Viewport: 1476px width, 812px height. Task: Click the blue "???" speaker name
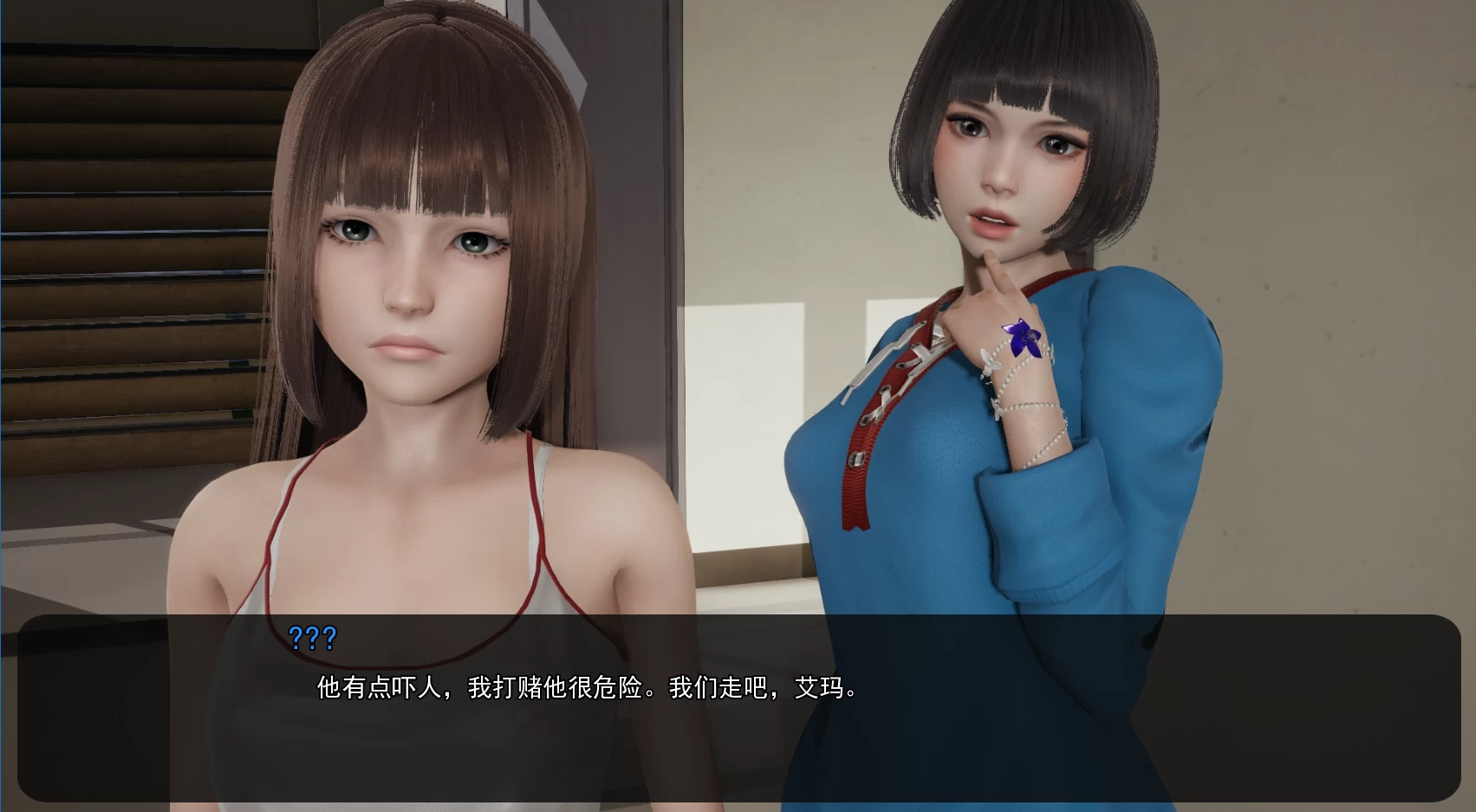315,640
